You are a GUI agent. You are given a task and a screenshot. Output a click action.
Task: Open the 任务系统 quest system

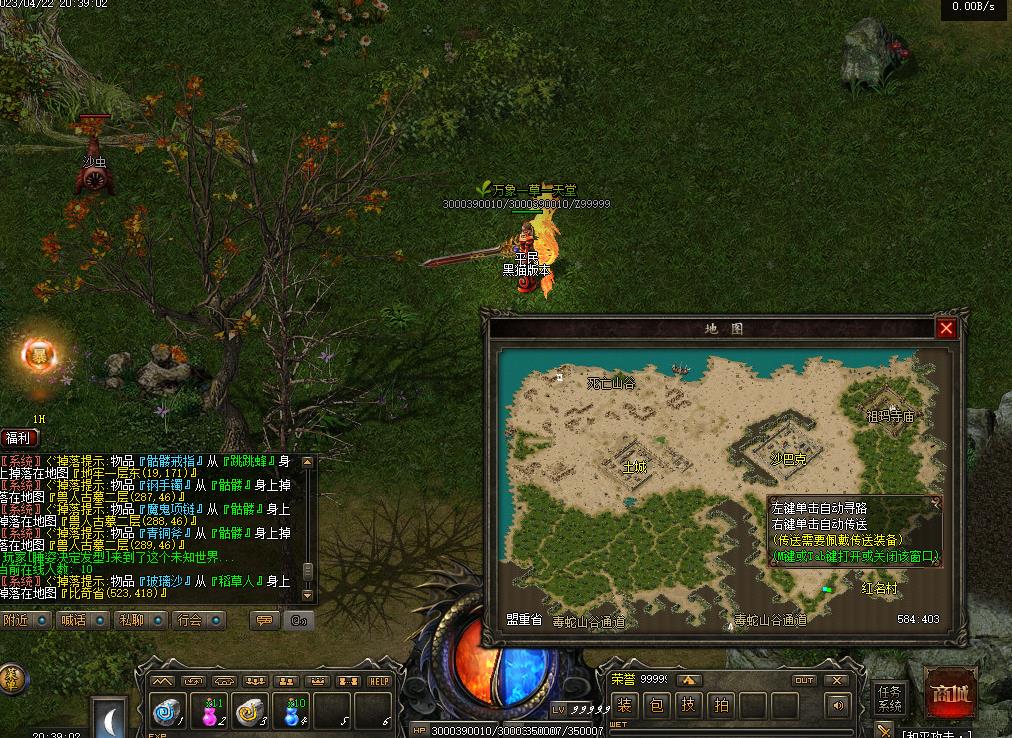point(889,698)
